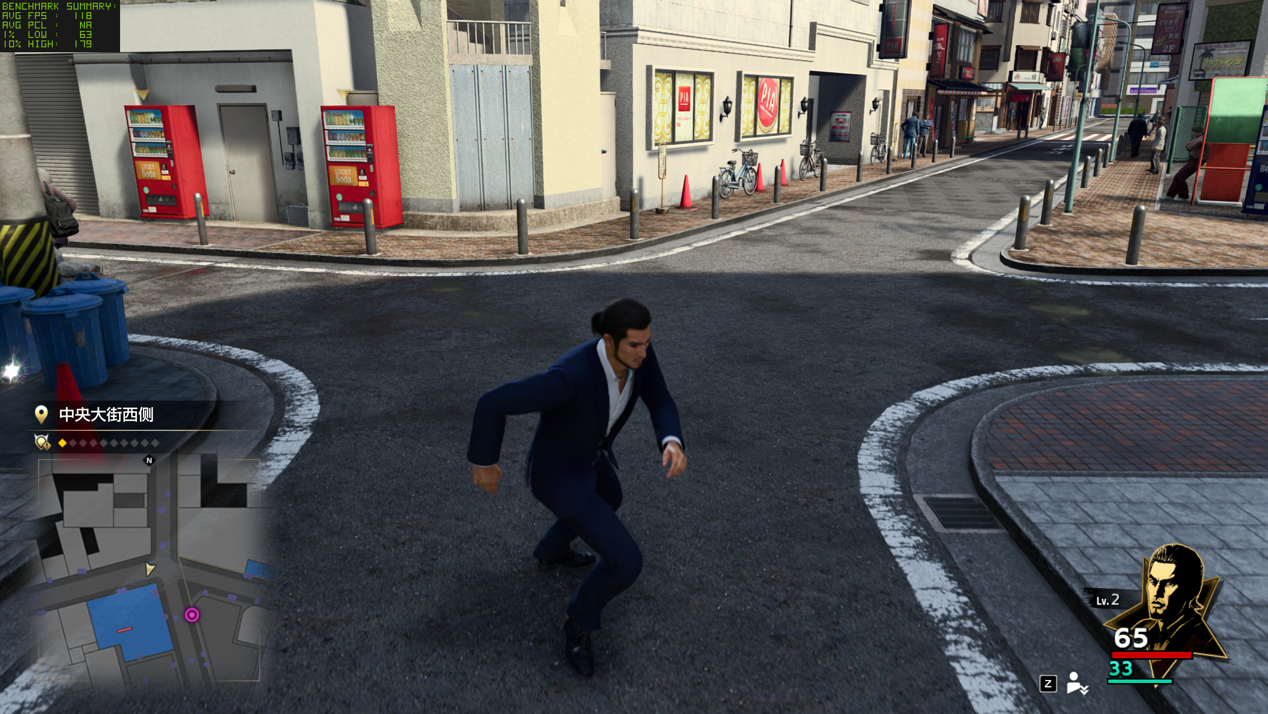Click the yellow player arrow on the minimap
The image size is (1268, 714).
(150, 568)
